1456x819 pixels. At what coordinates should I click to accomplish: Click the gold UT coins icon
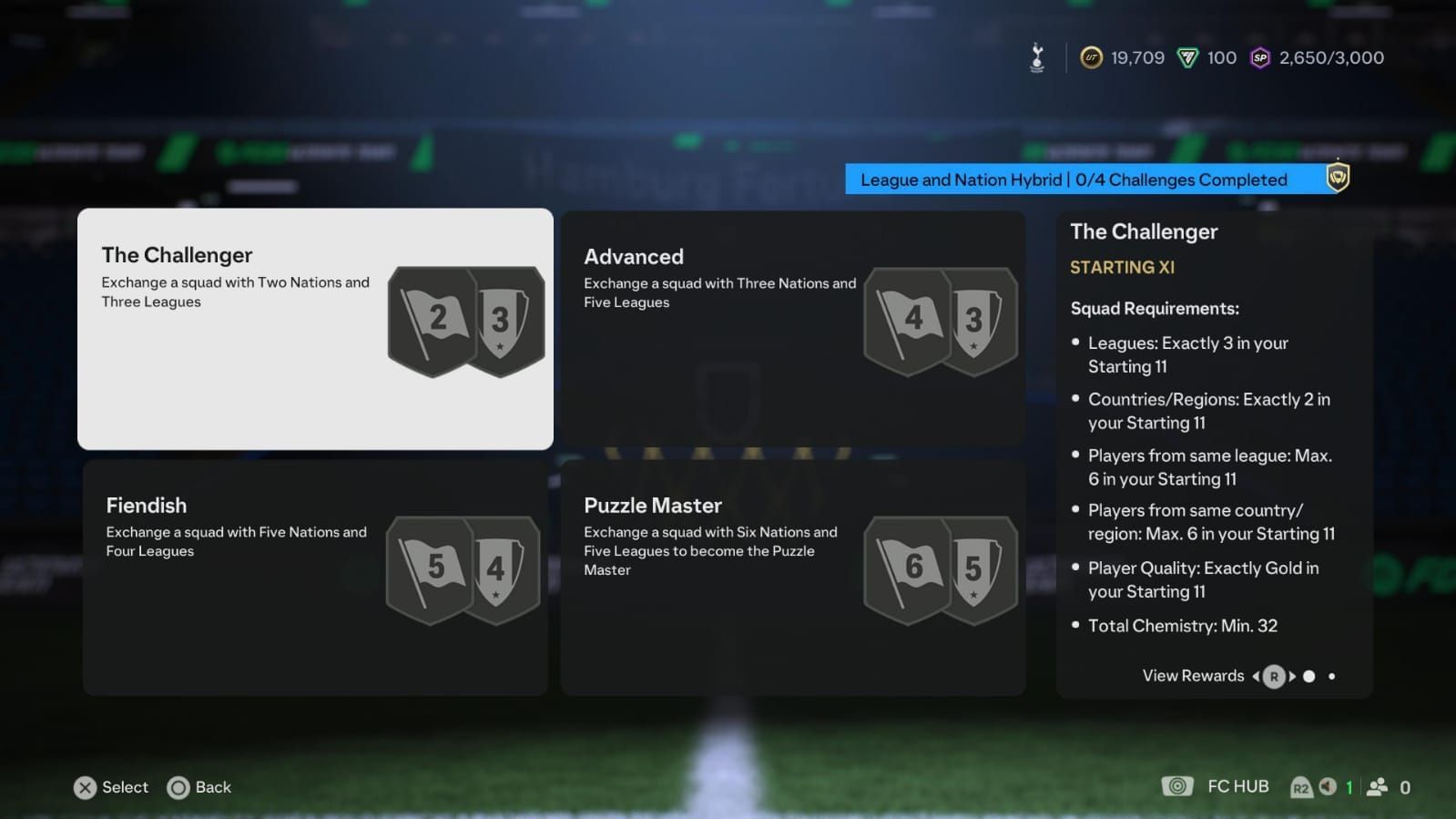click(1092, 57)
